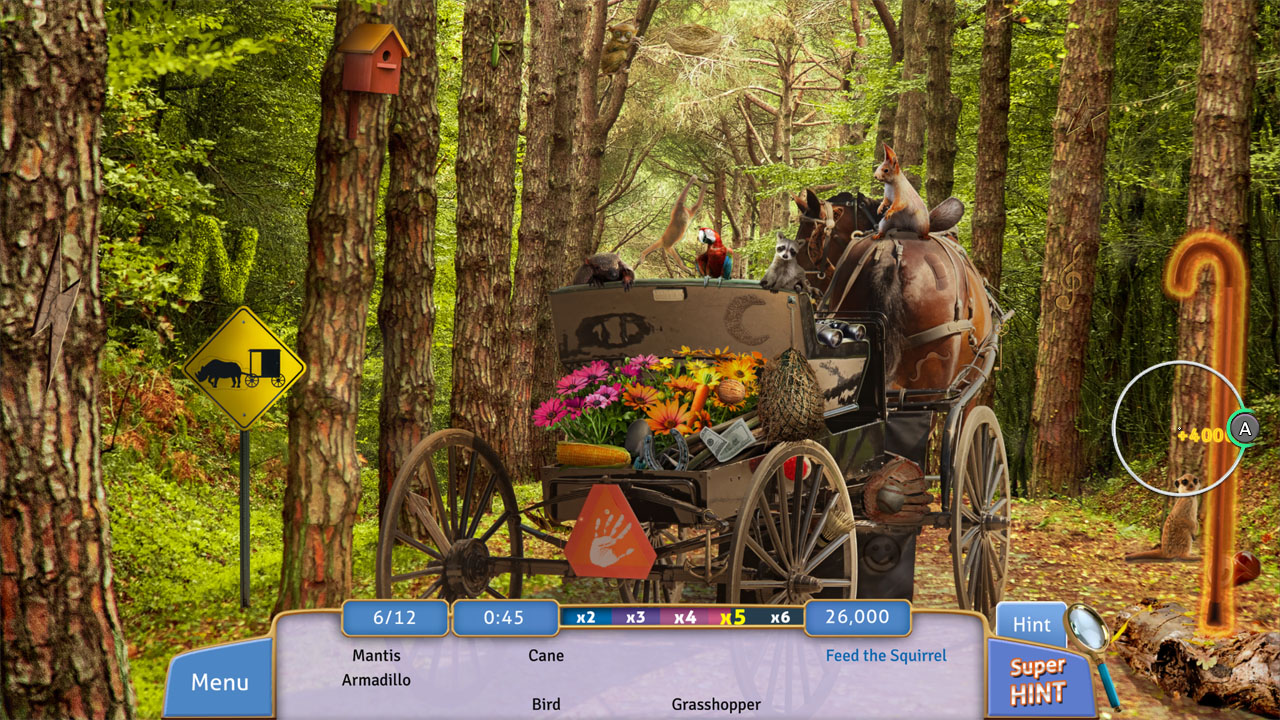Select Grasshopper in the item list
Screen dimensions: 1280x720
point(715,704)
